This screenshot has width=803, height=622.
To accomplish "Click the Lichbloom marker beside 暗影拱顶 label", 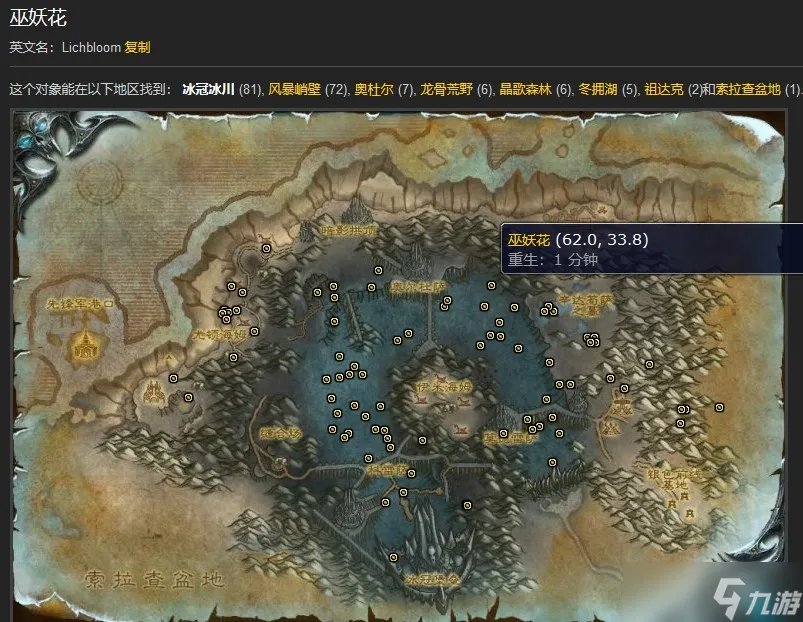I will (266, 247).
